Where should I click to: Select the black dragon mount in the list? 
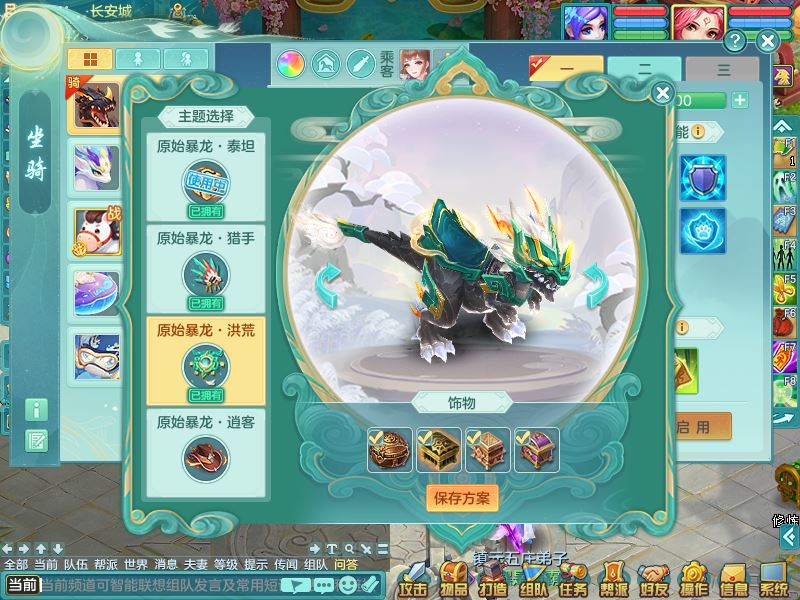(x=95, y=106)
